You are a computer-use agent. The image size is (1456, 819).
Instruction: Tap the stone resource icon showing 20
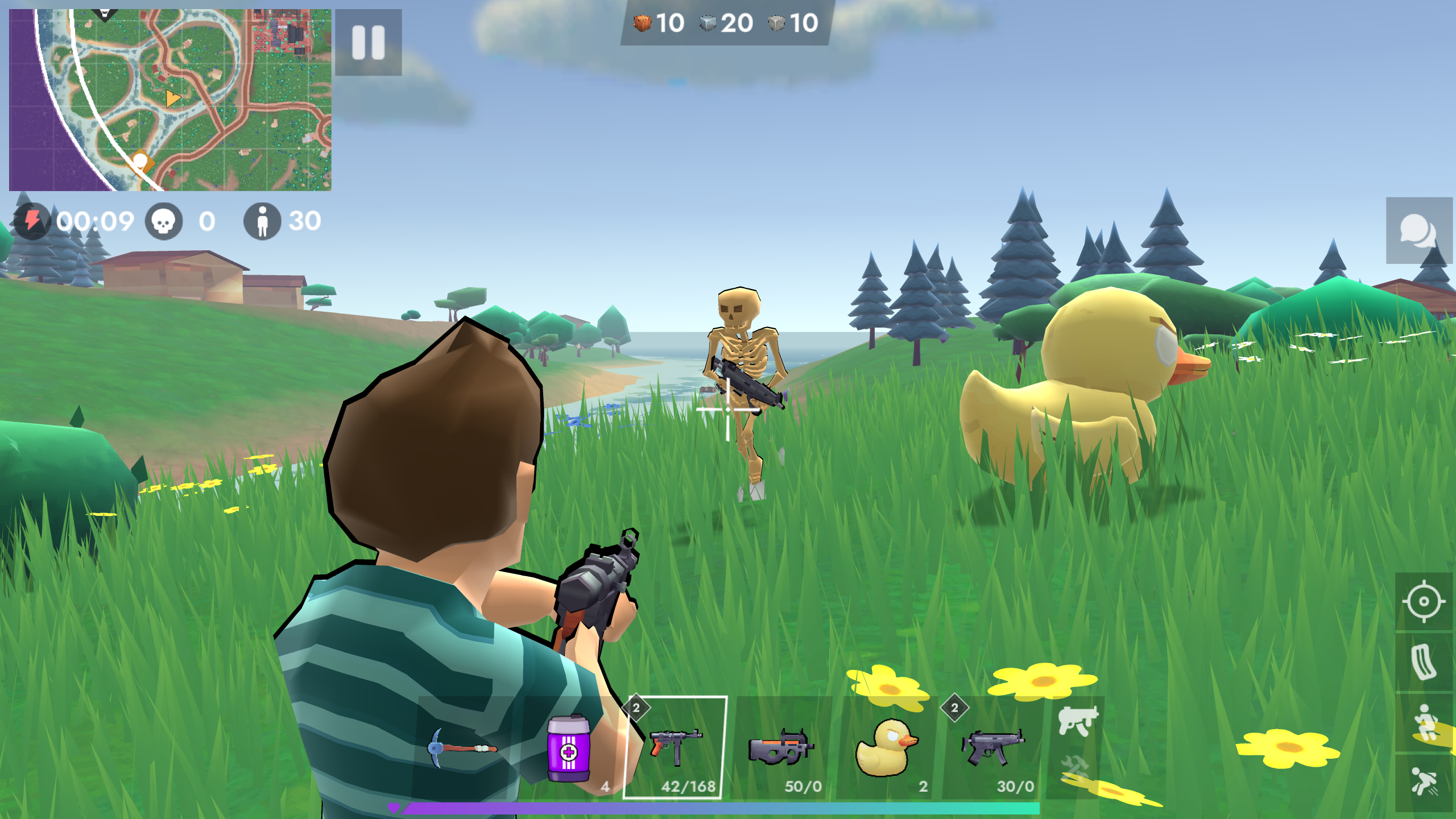click(708, 24)
